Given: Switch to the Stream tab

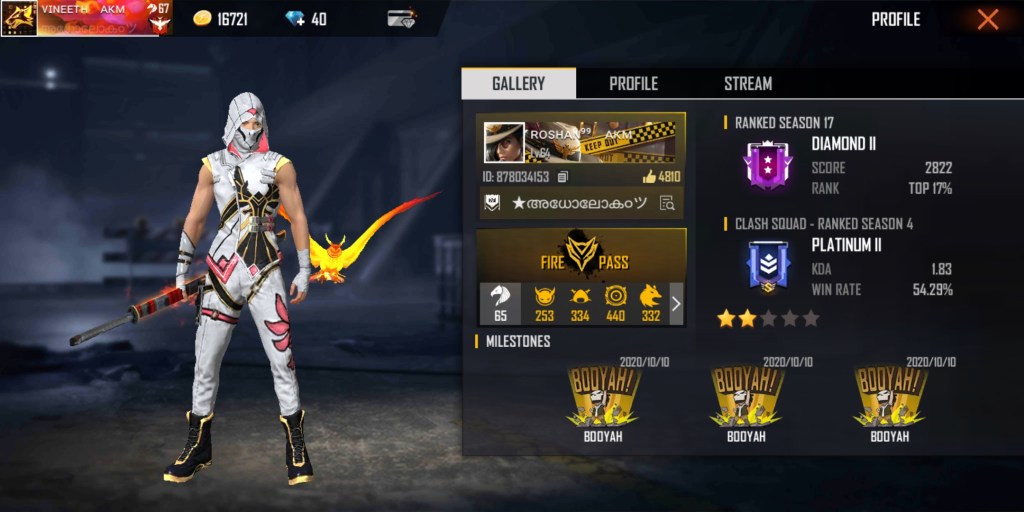Looking at the screenshot, I should point(748,84).
